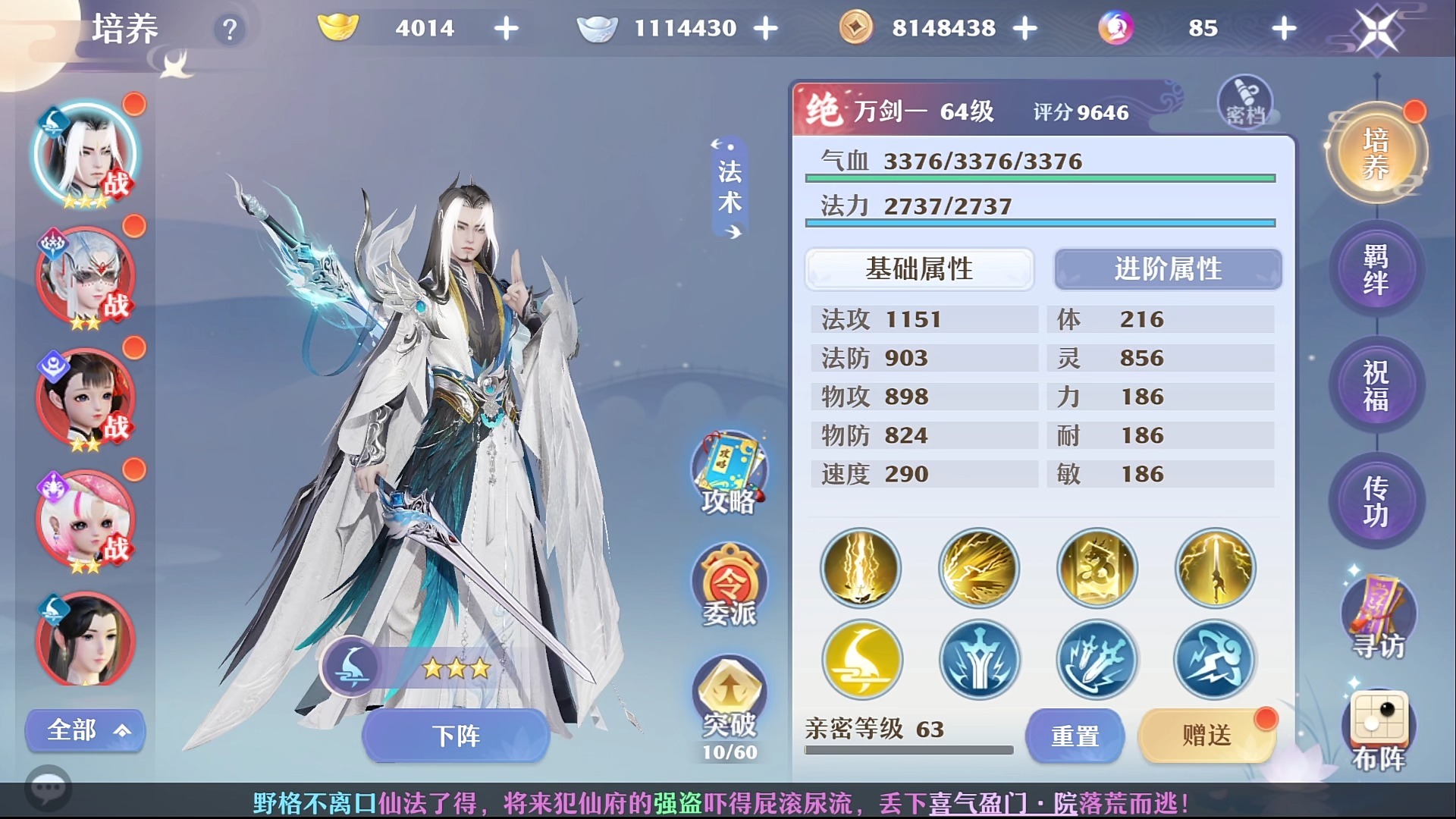Open silver currency plus button
Viewport: 1456px width, 819px height.
pos(767,28)
